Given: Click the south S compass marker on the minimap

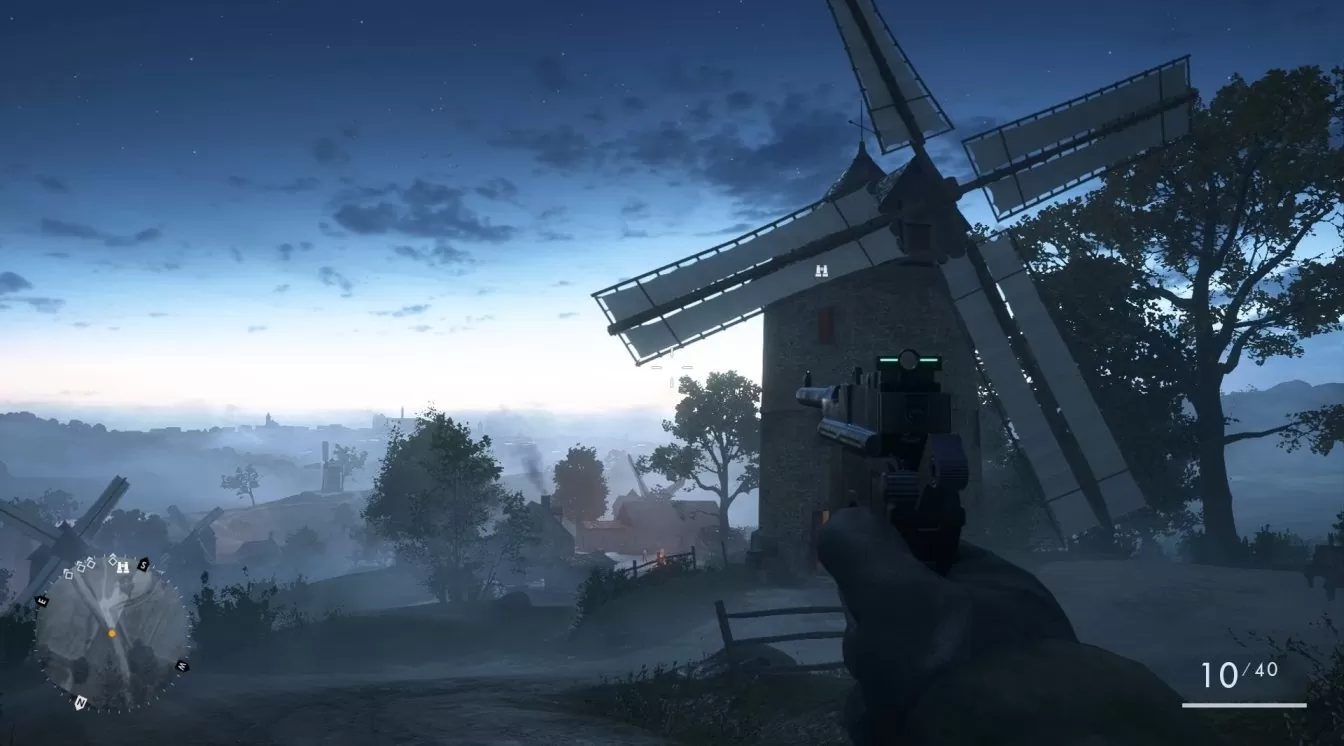Looking at the screenshot, I should [x=143, y=565].
